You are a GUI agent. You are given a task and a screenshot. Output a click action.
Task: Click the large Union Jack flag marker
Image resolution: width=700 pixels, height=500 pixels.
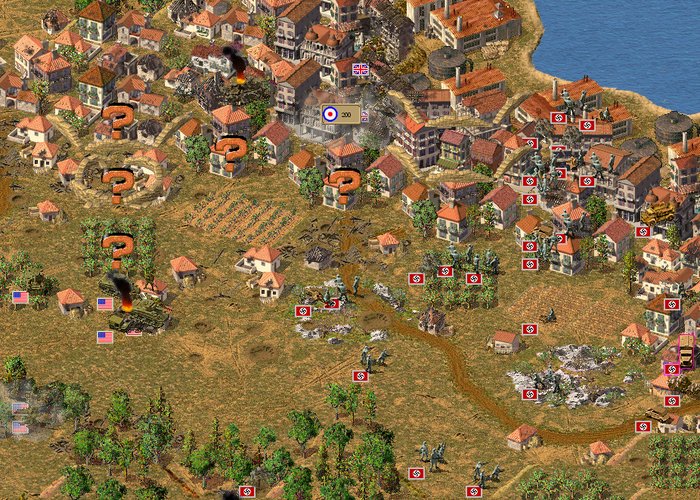361,69
